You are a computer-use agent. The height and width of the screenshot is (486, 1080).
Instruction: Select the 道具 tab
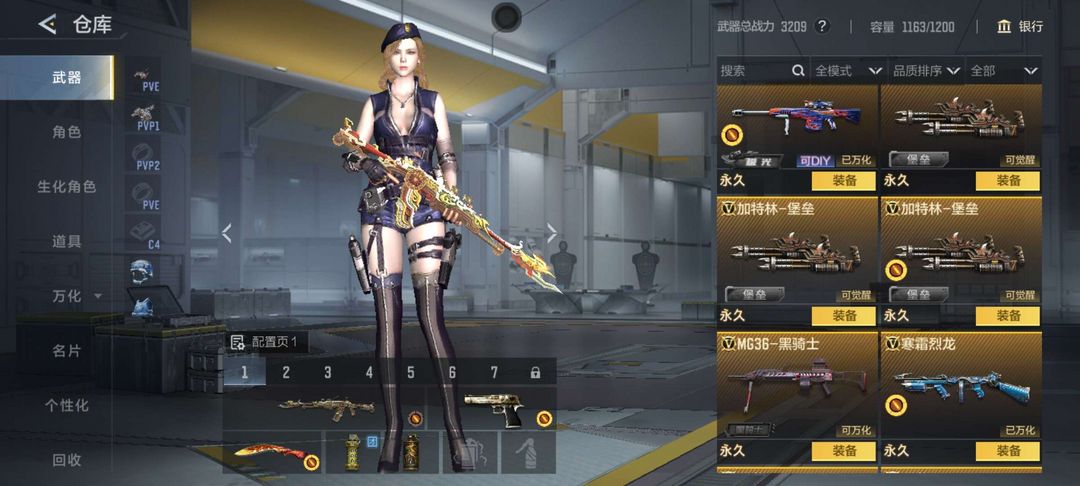coord(66,241)
